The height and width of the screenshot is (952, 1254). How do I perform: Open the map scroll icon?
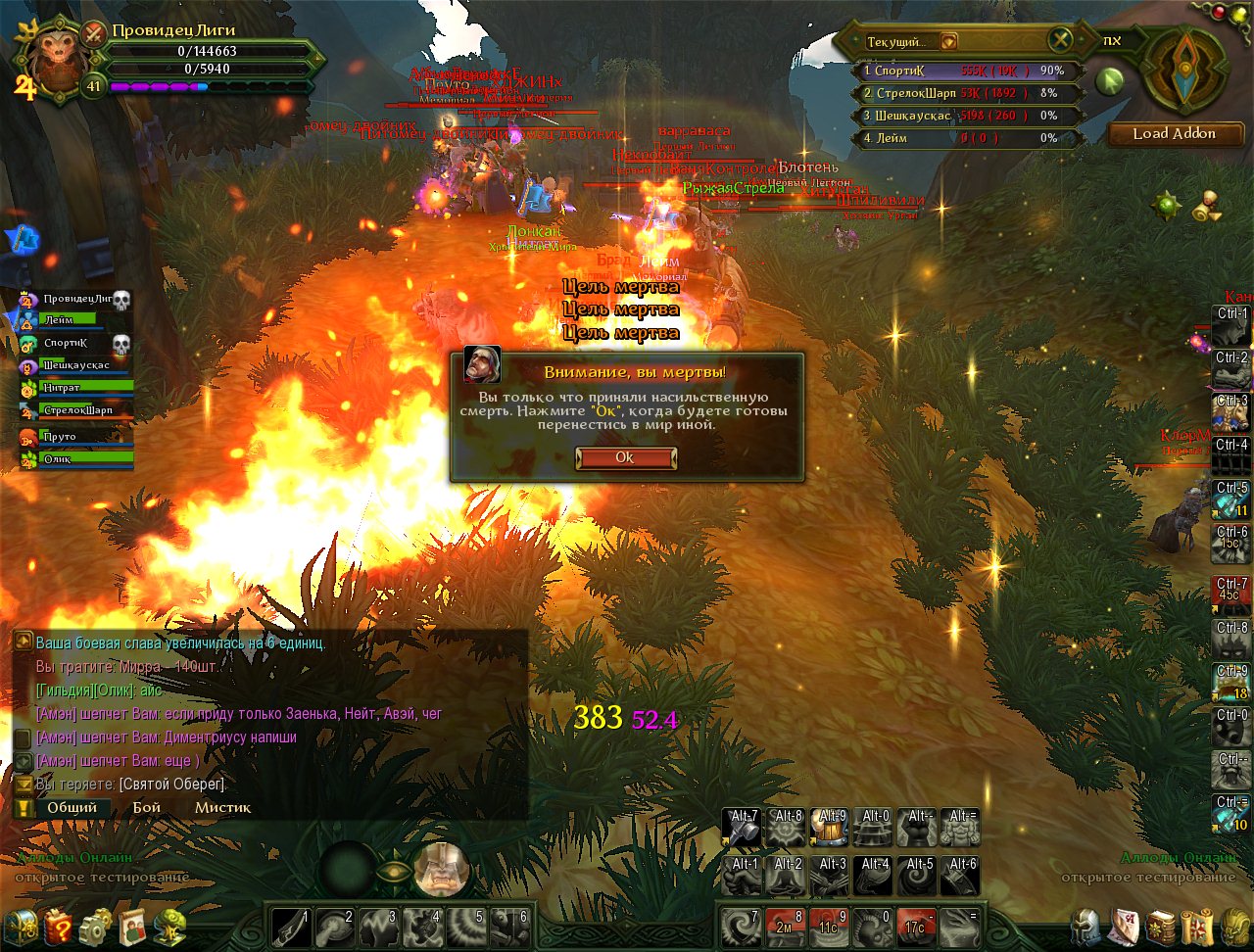[x=1197, y=927]
